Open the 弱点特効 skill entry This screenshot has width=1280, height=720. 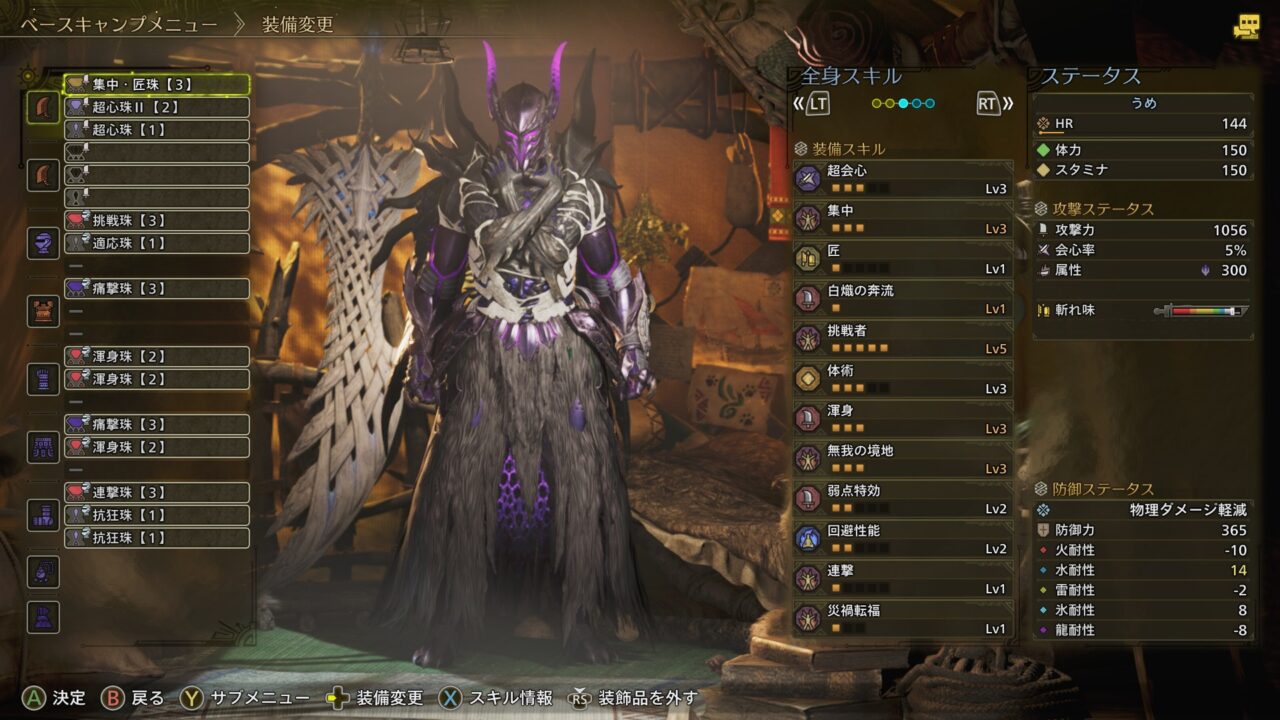click(x=903, y=499)
